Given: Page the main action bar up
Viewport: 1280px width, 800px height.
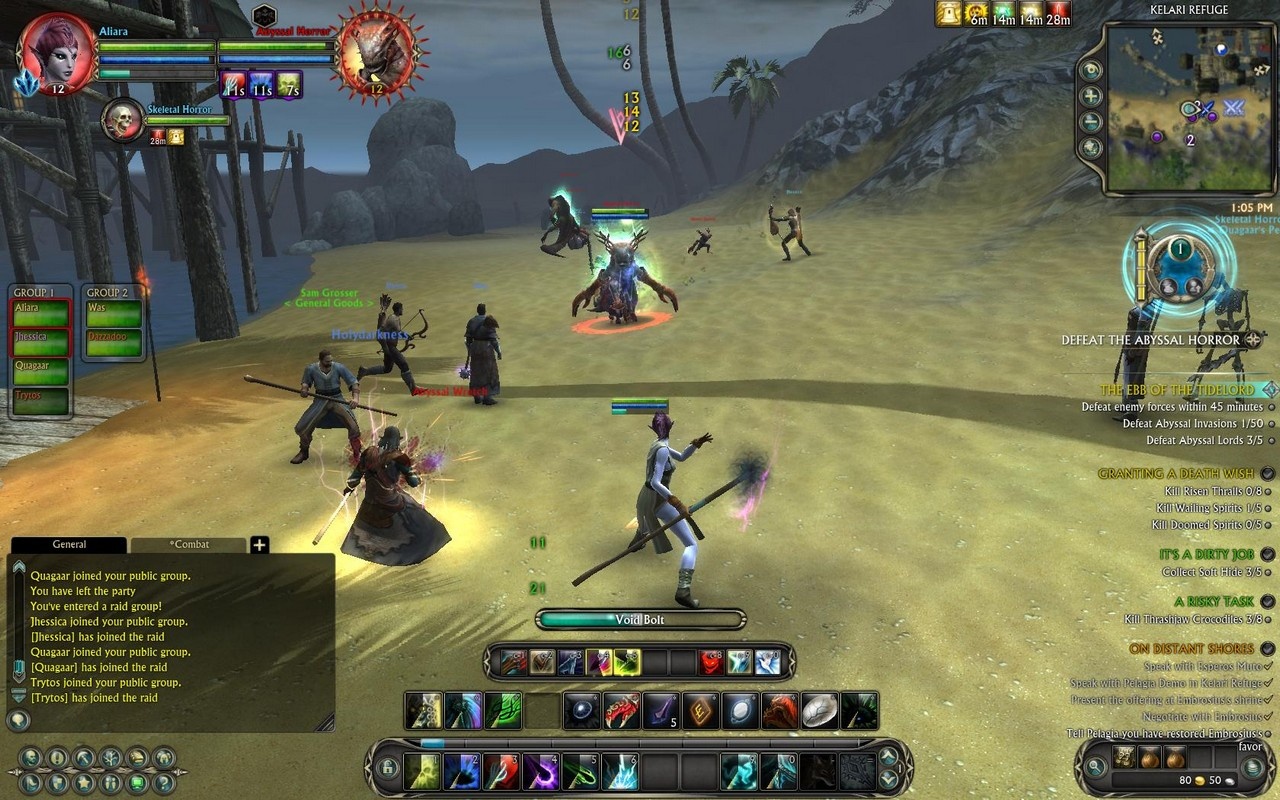Looking at the screenshot, I should [x=888, y=756].
